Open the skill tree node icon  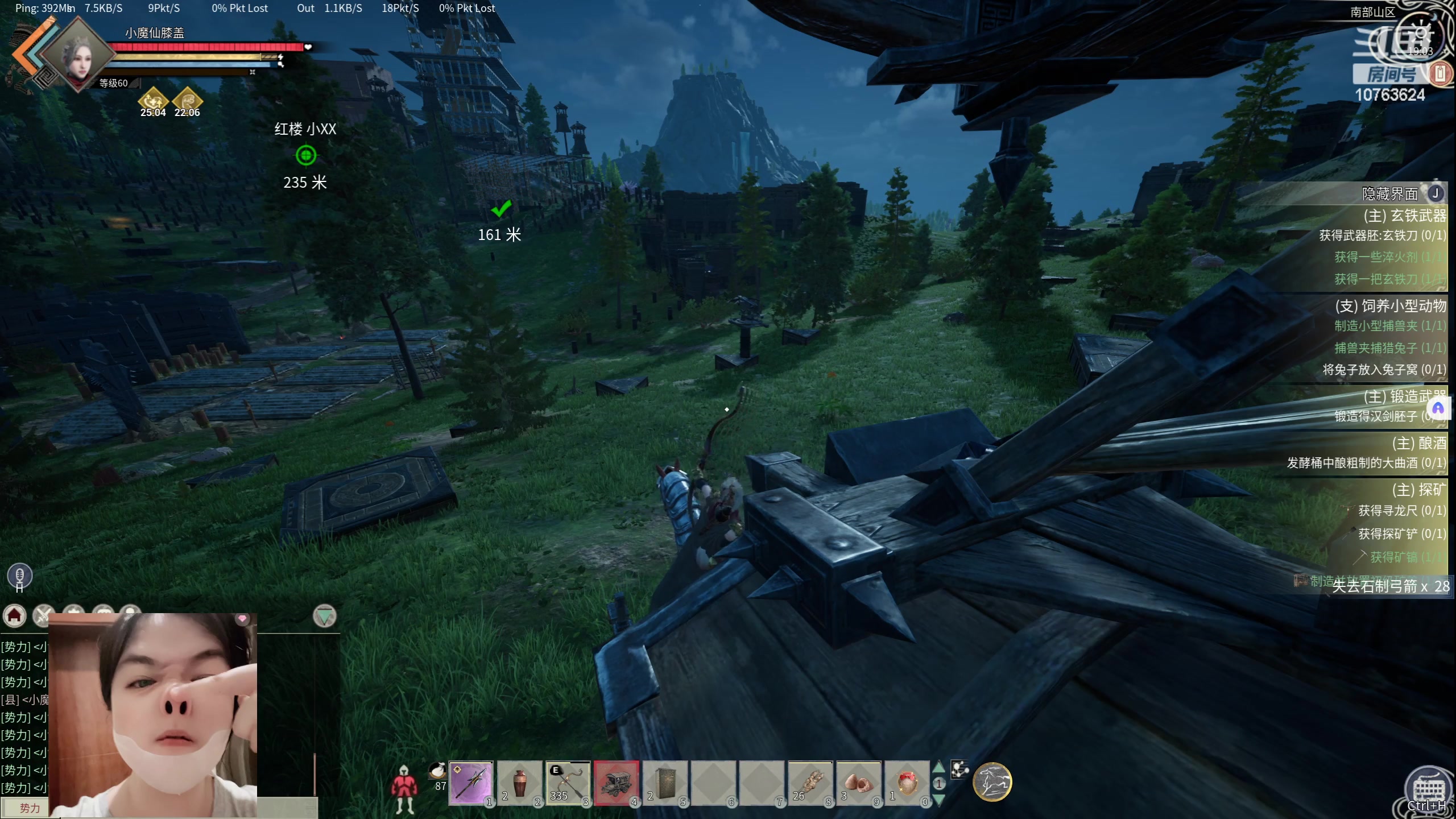959,769
